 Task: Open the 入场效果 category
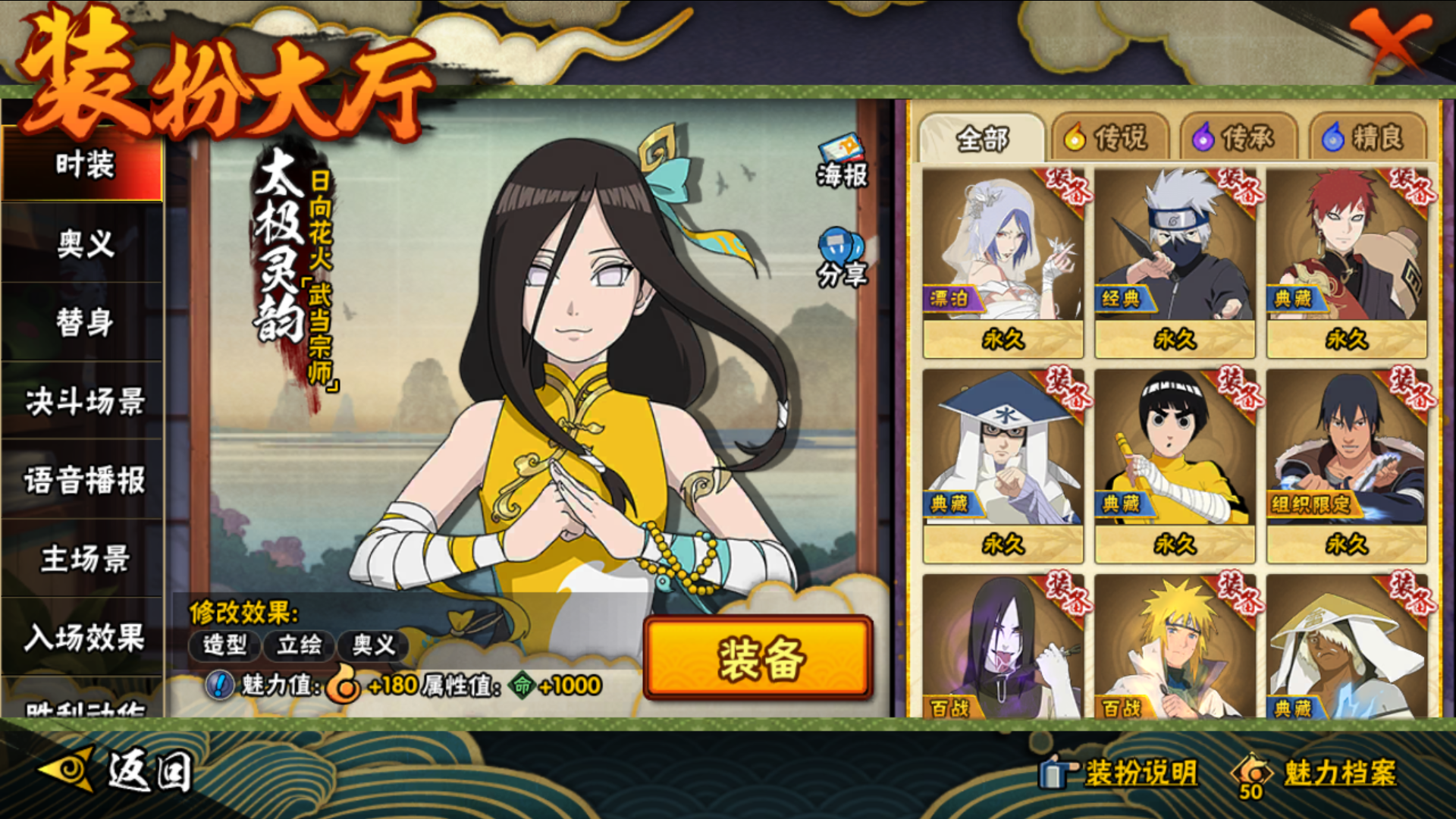coord(84,638)
